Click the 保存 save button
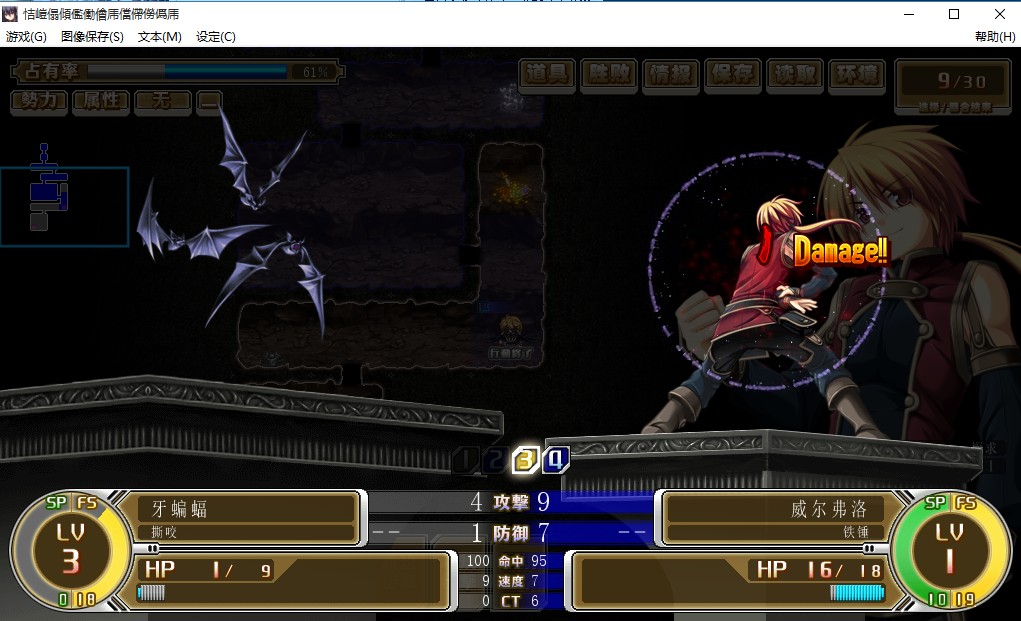1021x621 pixels. 732,74
